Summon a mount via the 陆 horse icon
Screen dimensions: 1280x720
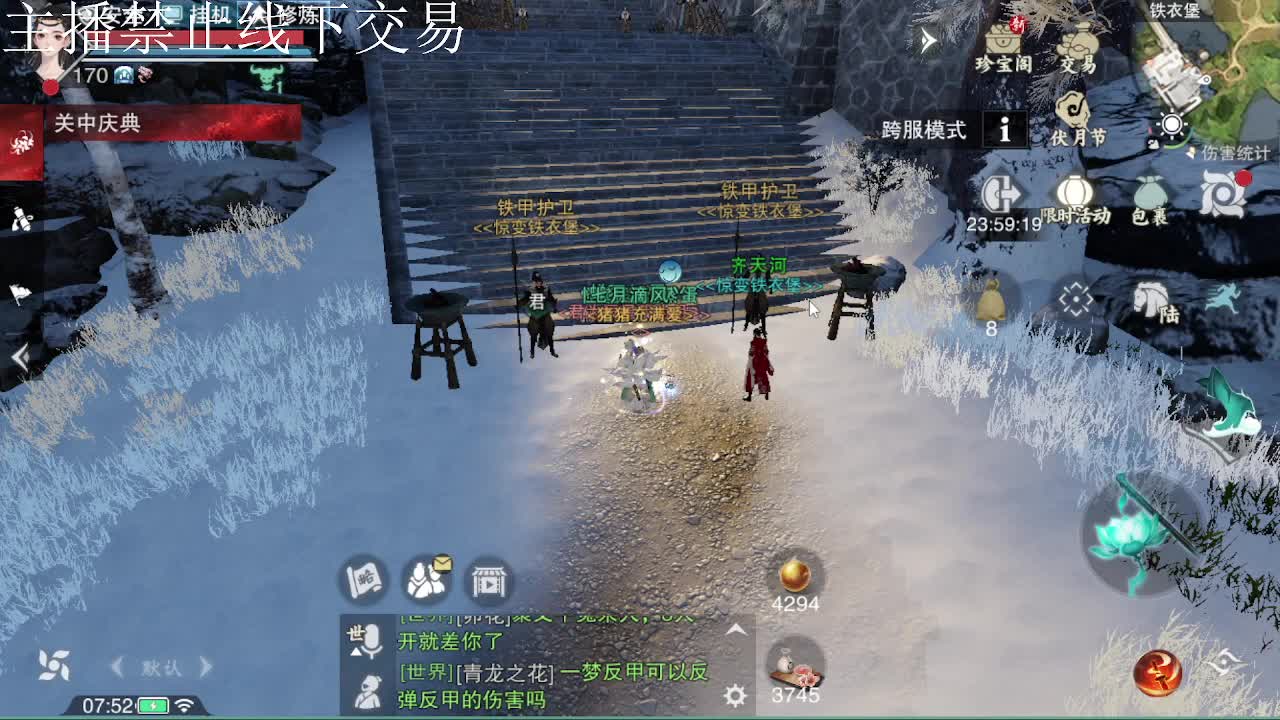pyautogui.click(x=1150, y=300)
